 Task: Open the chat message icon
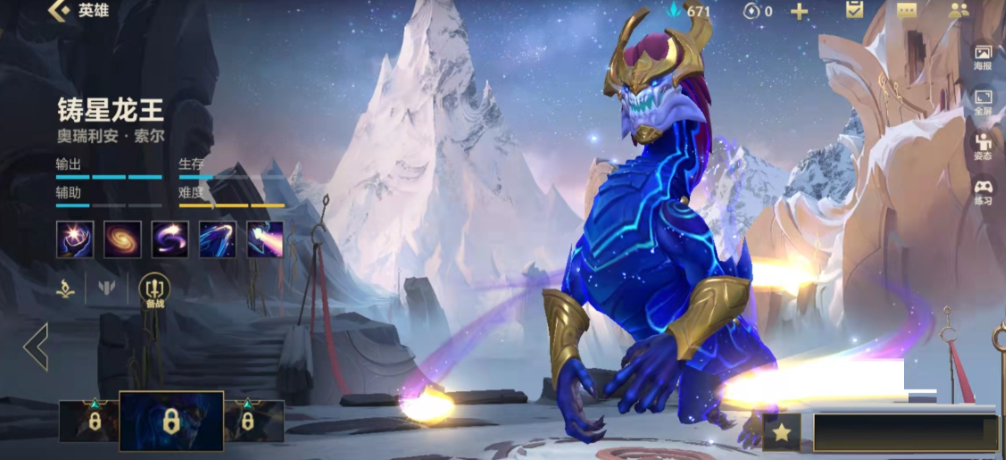tap(907, 11)
